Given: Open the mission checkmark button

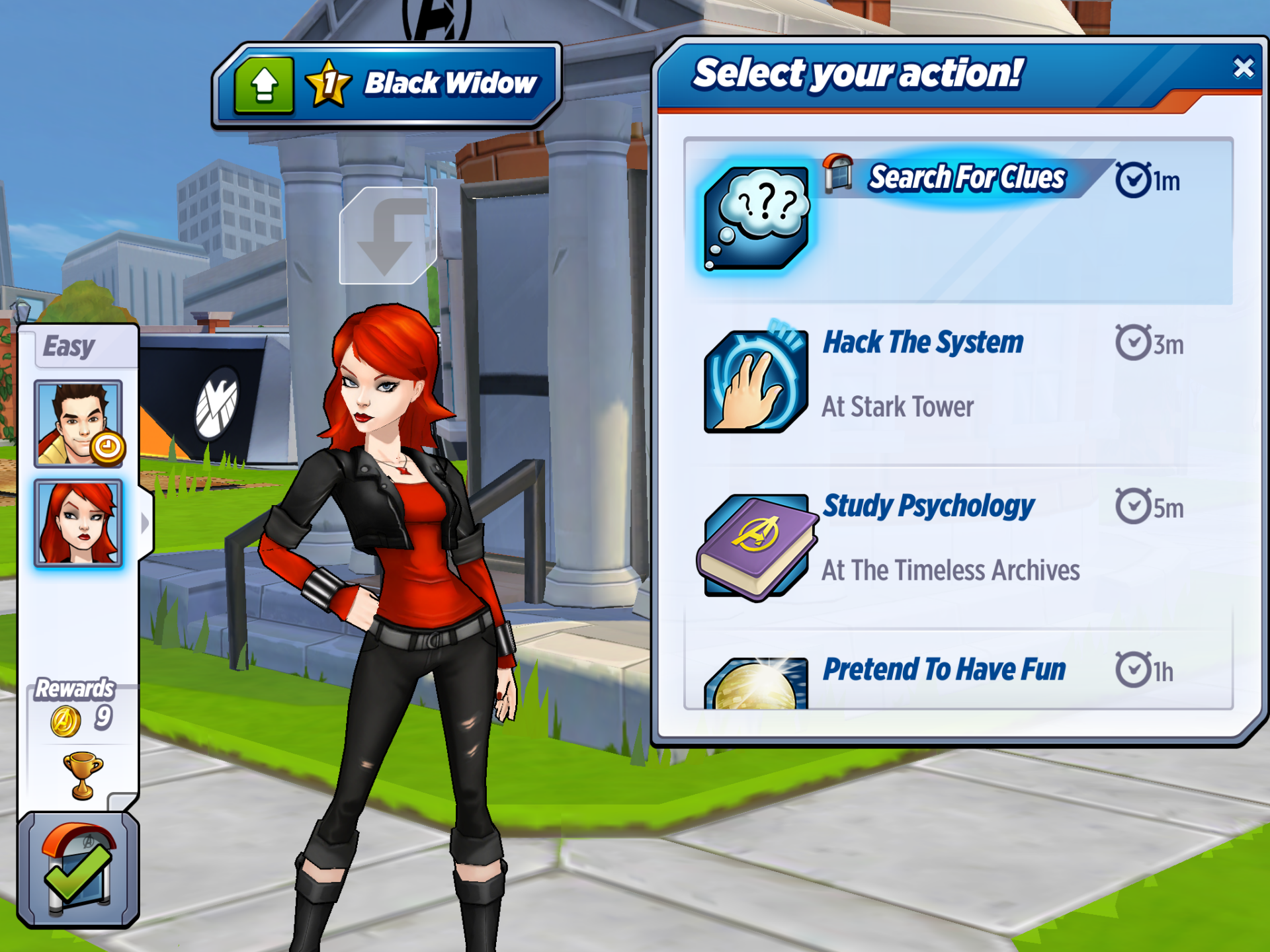Looking at the screenshot, I should click(x=78, y=869).
